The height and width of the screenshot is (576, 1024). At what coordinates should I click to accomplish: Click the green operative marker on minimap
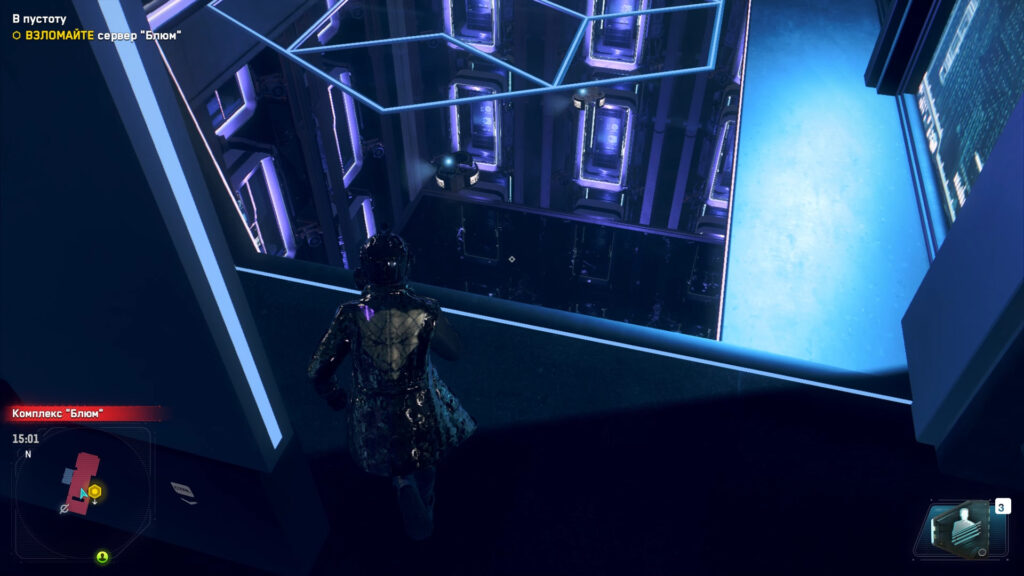102,556
